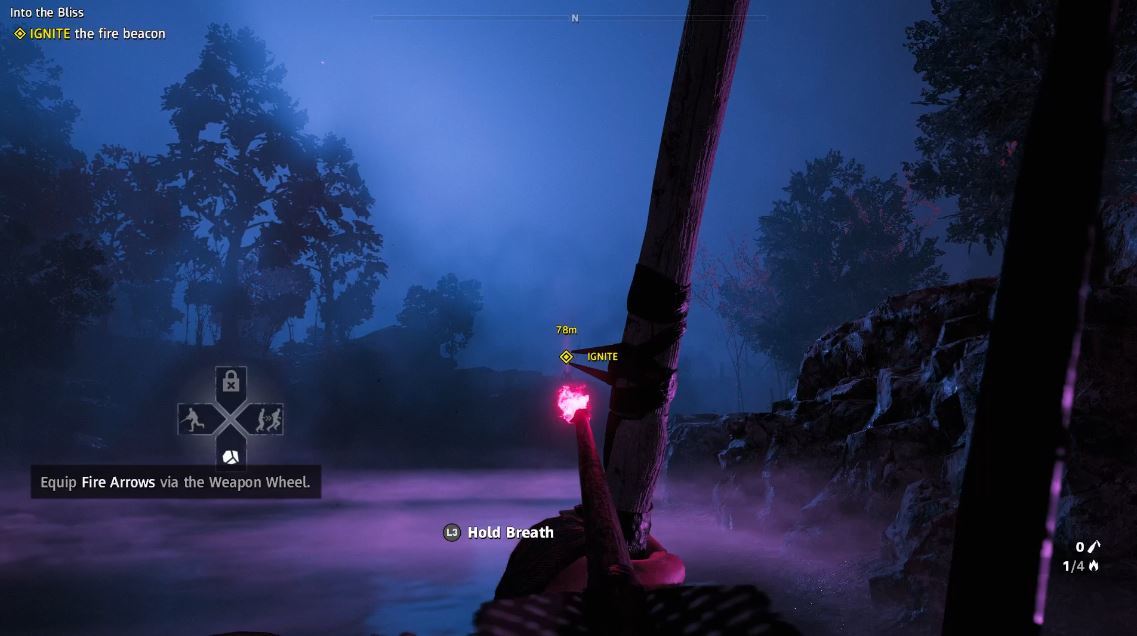Click the yellow IGNITE objective marker
Image resolution: width=1137 pixels, height=636 pixels.
click(x=566, y=357)
